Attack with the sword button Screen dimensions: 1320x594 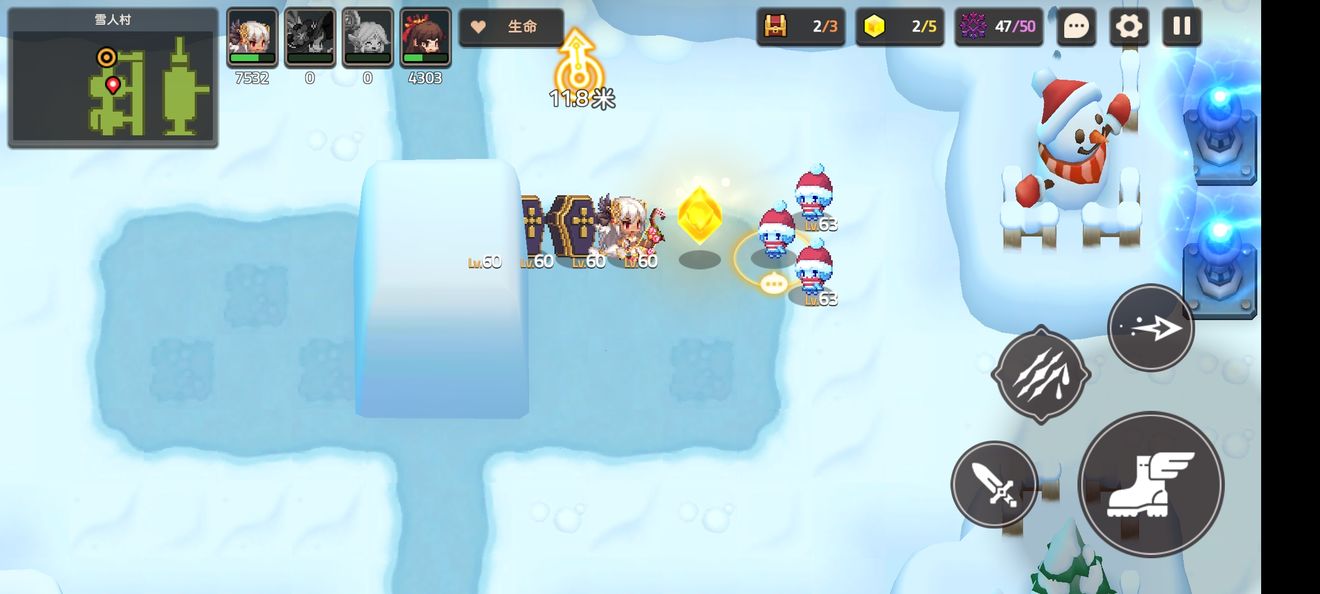tap(994, 485)
